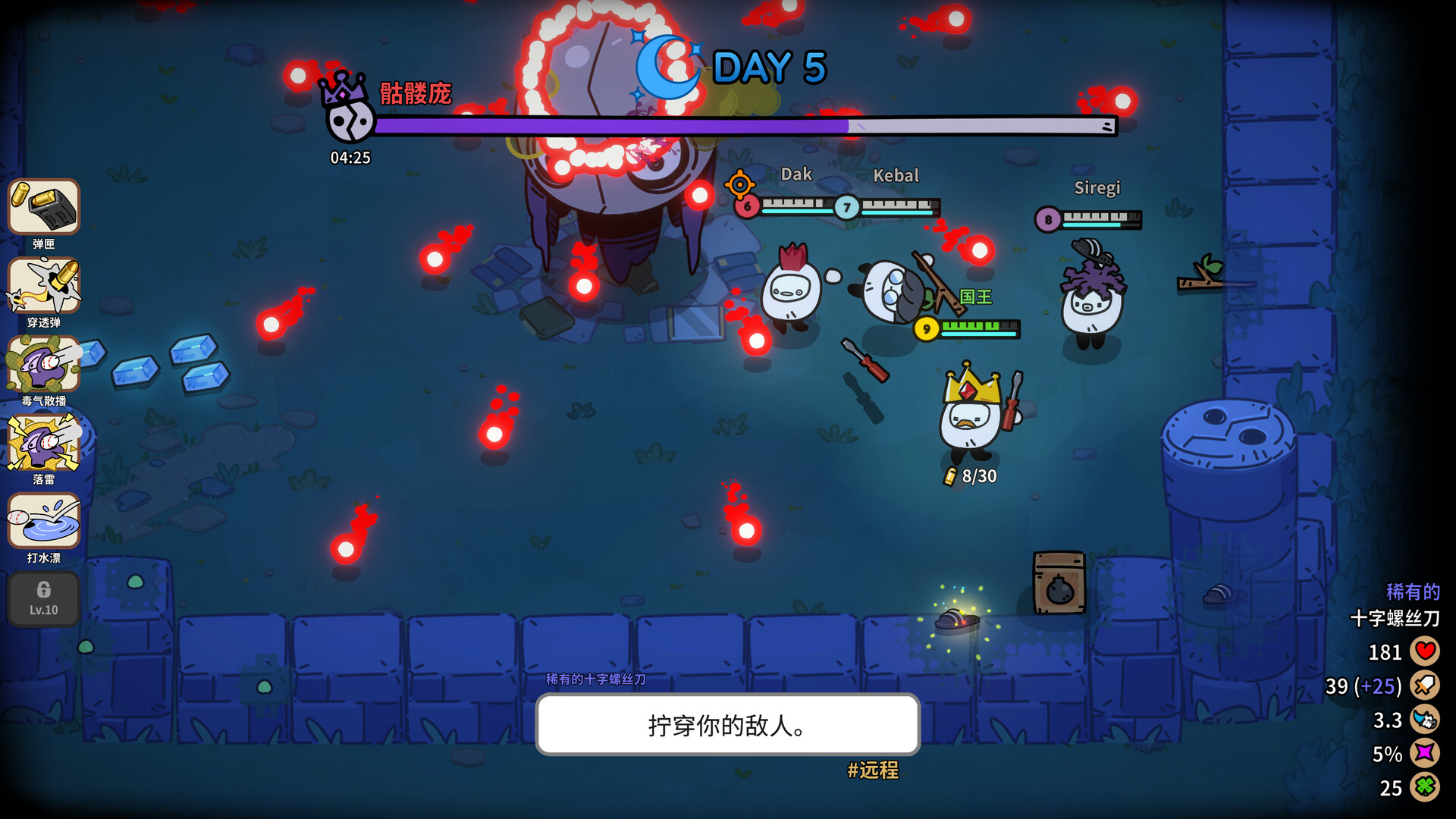
Task: Click the 十字螺丝刀 item name
Action: pos(1395,617)
